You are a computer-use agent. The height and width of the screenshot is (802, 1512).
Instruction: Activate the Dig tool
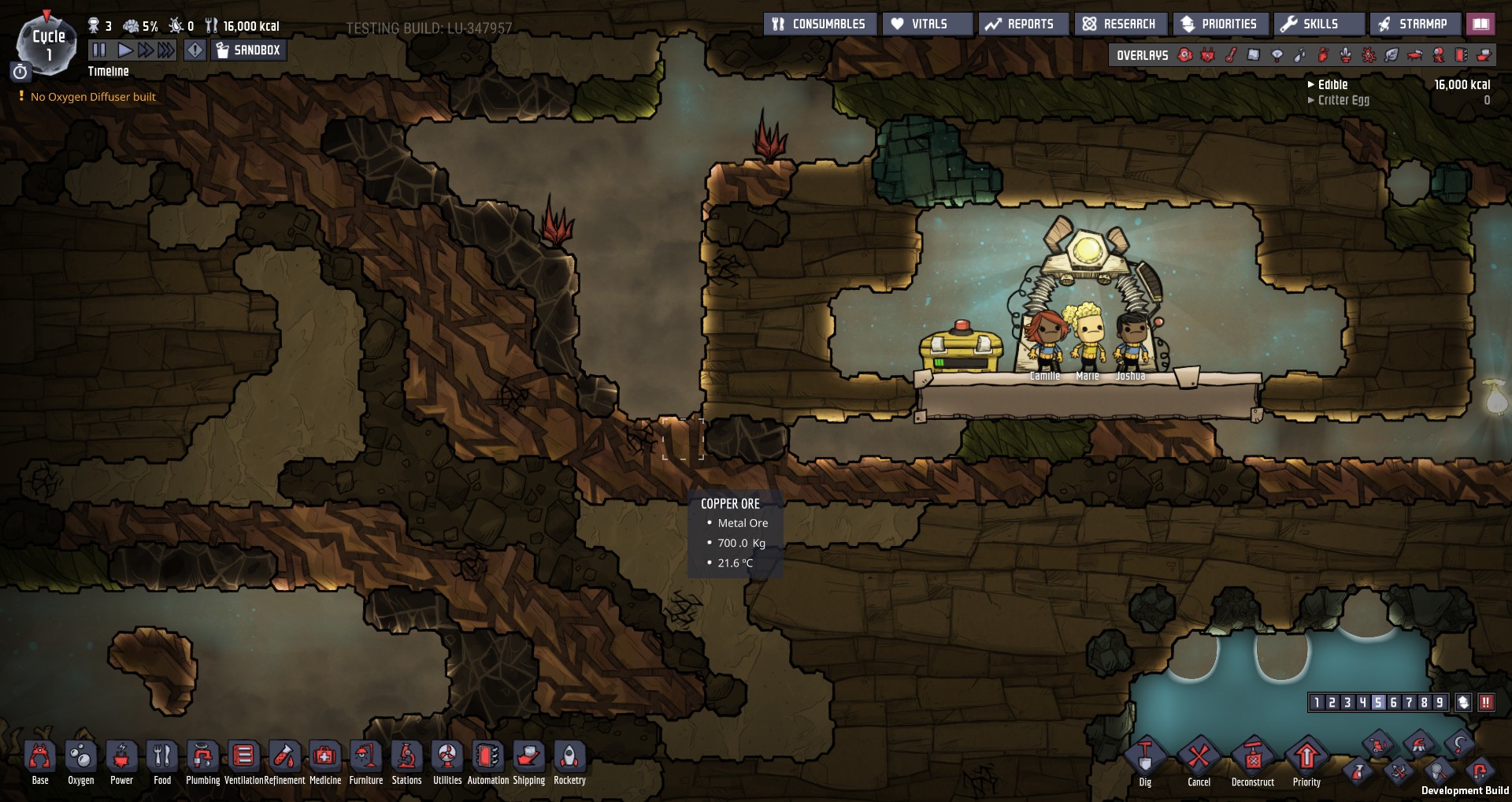click(x=1145, y=758)
